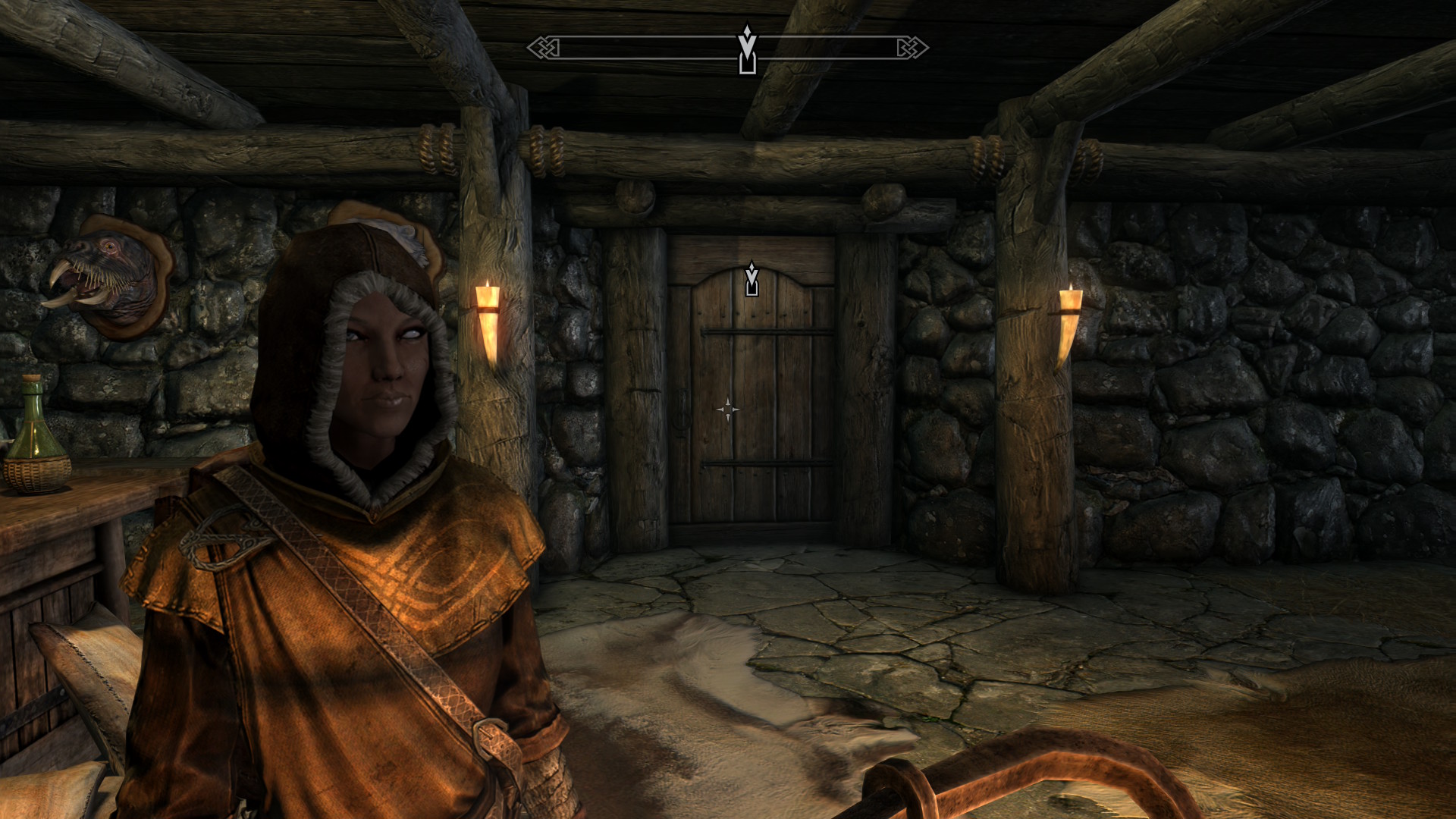Viewport: 1456px width, 819px height.
Task: Select the floating quest marker over the door
Action: point(752,279)
